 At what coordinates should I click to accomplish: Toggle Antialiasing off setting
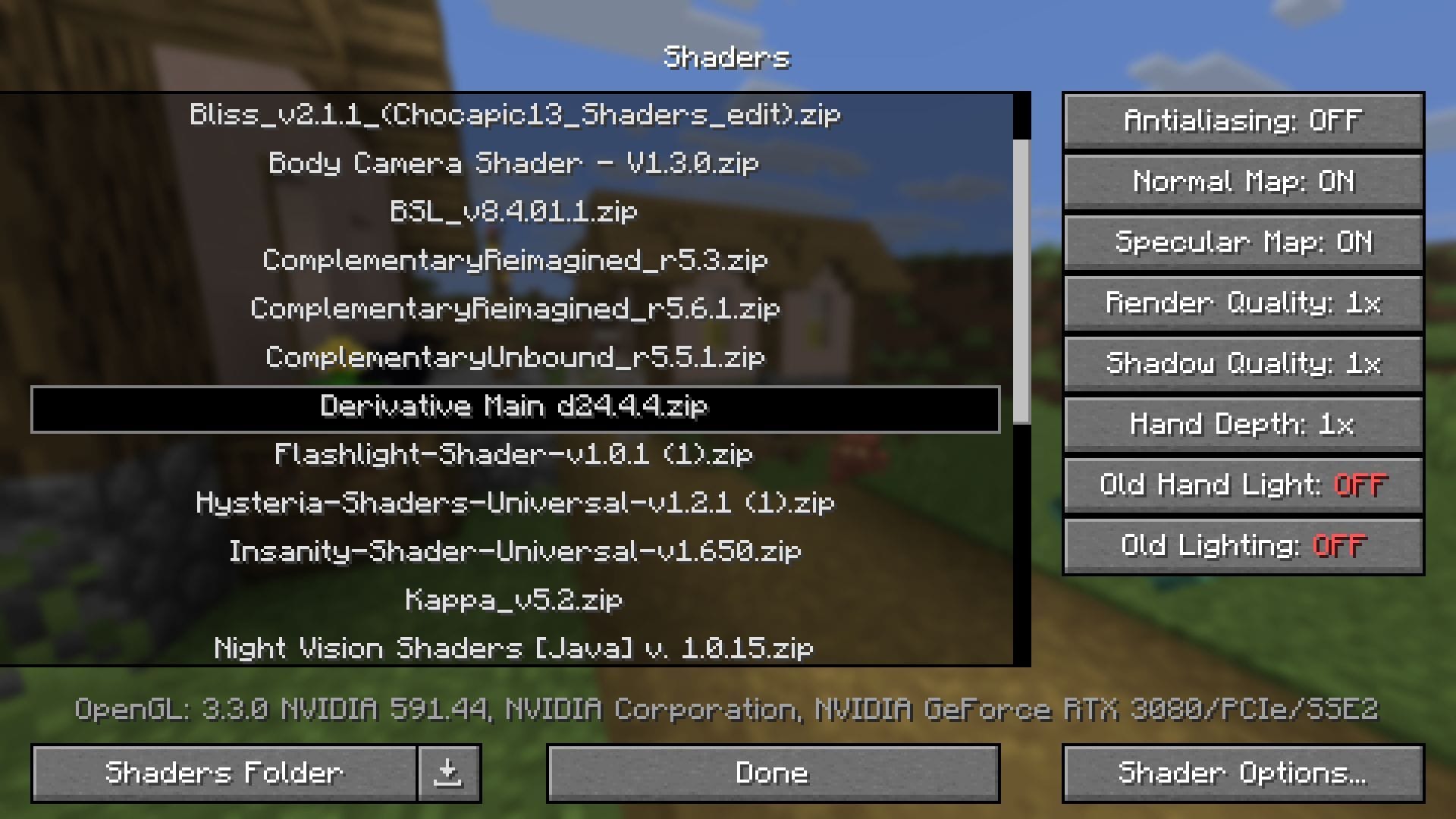tap(1243, 121)
